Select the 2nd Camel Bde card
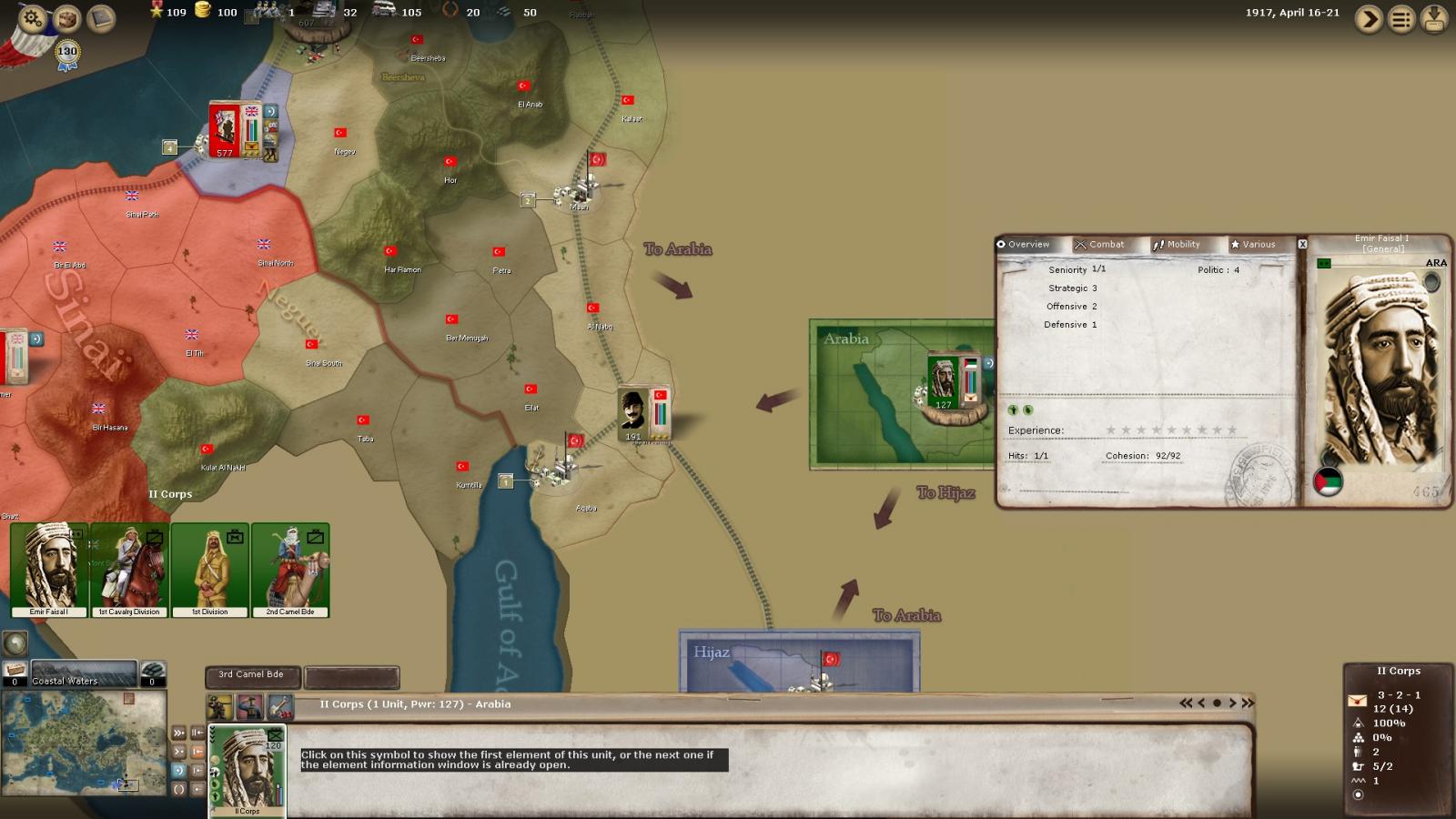This screenshot has height=819, width=1456. point(290,570)
